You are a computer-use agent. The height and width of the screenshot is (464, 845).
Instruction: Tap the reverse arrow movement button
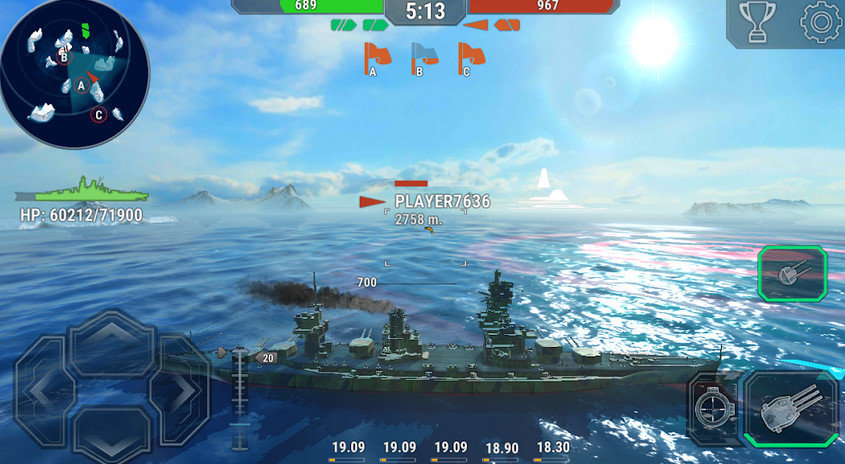point(111,432)
